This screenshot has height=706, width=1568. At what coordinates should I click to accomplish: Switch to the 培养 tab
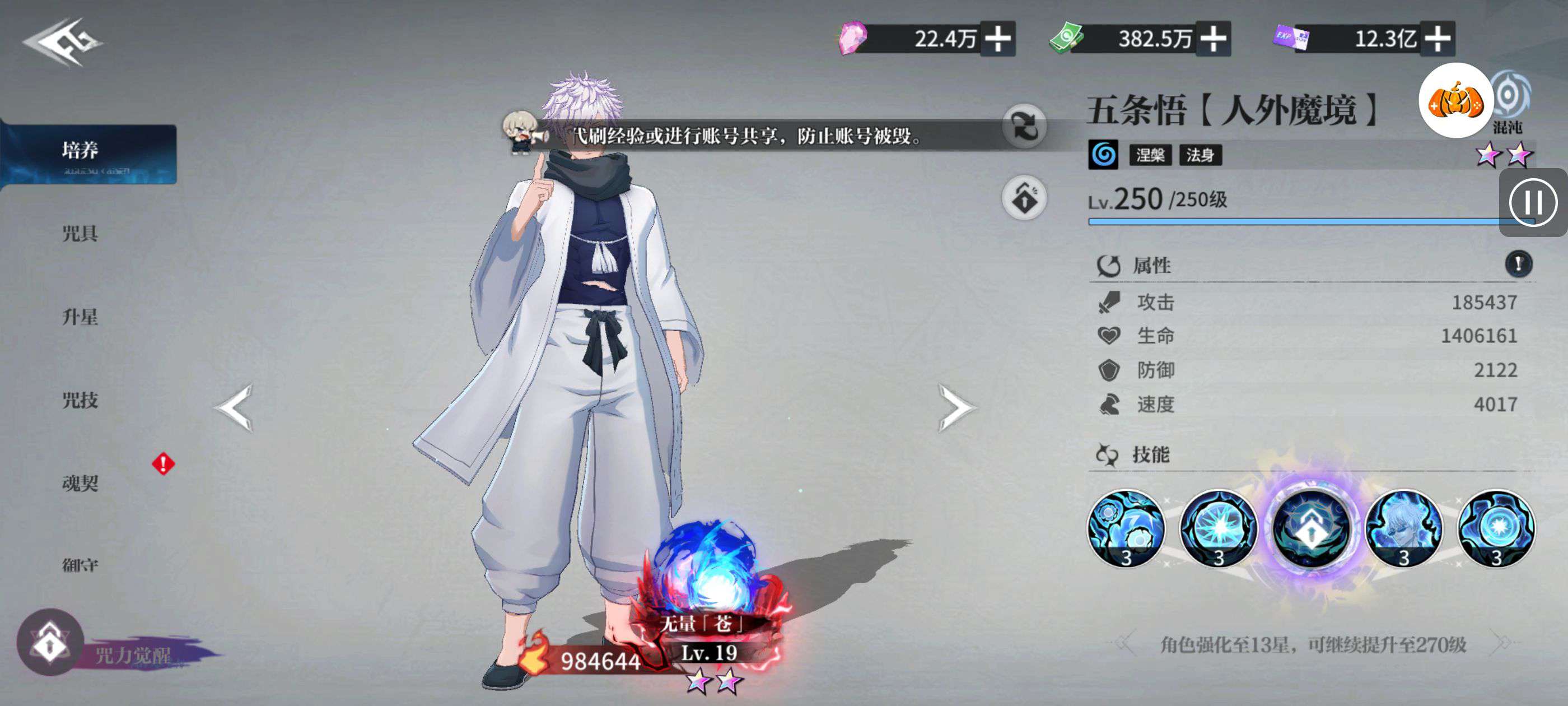(89, 152)
